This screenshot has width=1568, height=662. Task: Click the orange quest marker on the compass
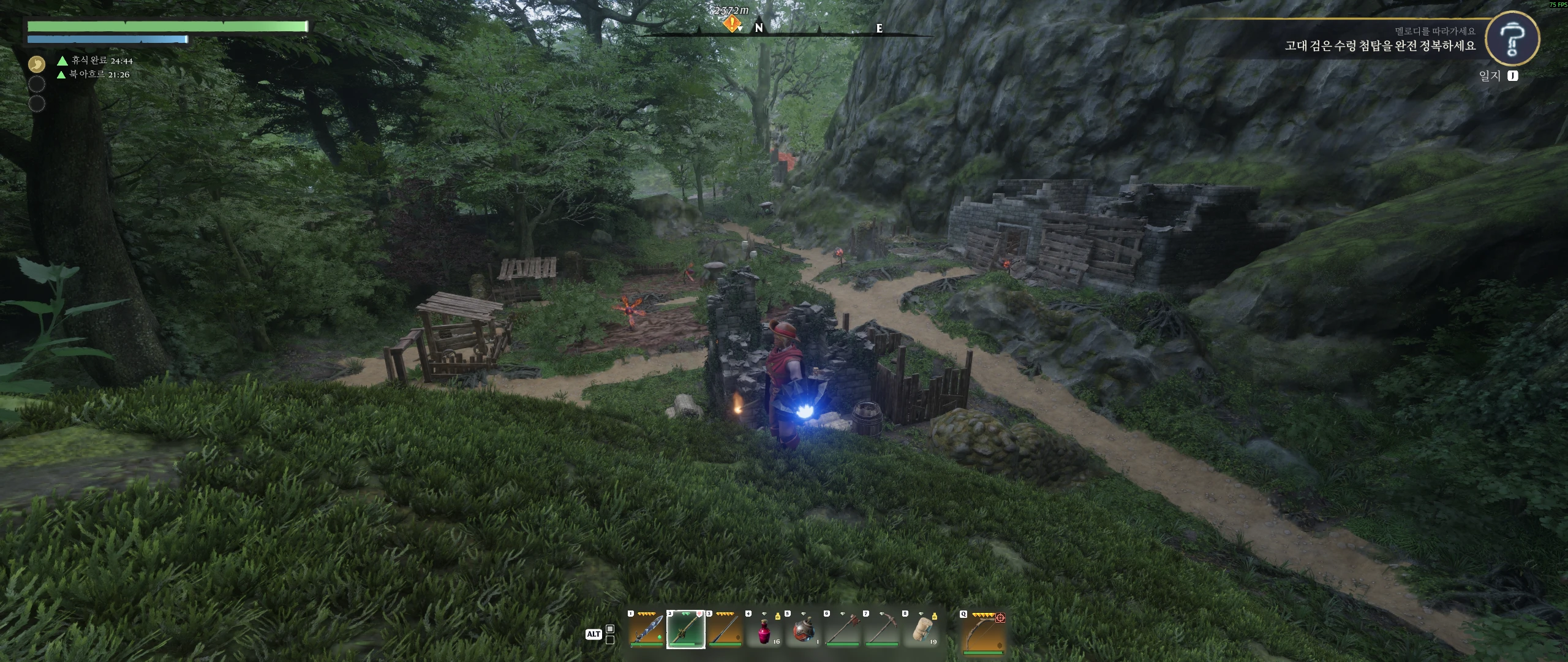pos(732,23)
